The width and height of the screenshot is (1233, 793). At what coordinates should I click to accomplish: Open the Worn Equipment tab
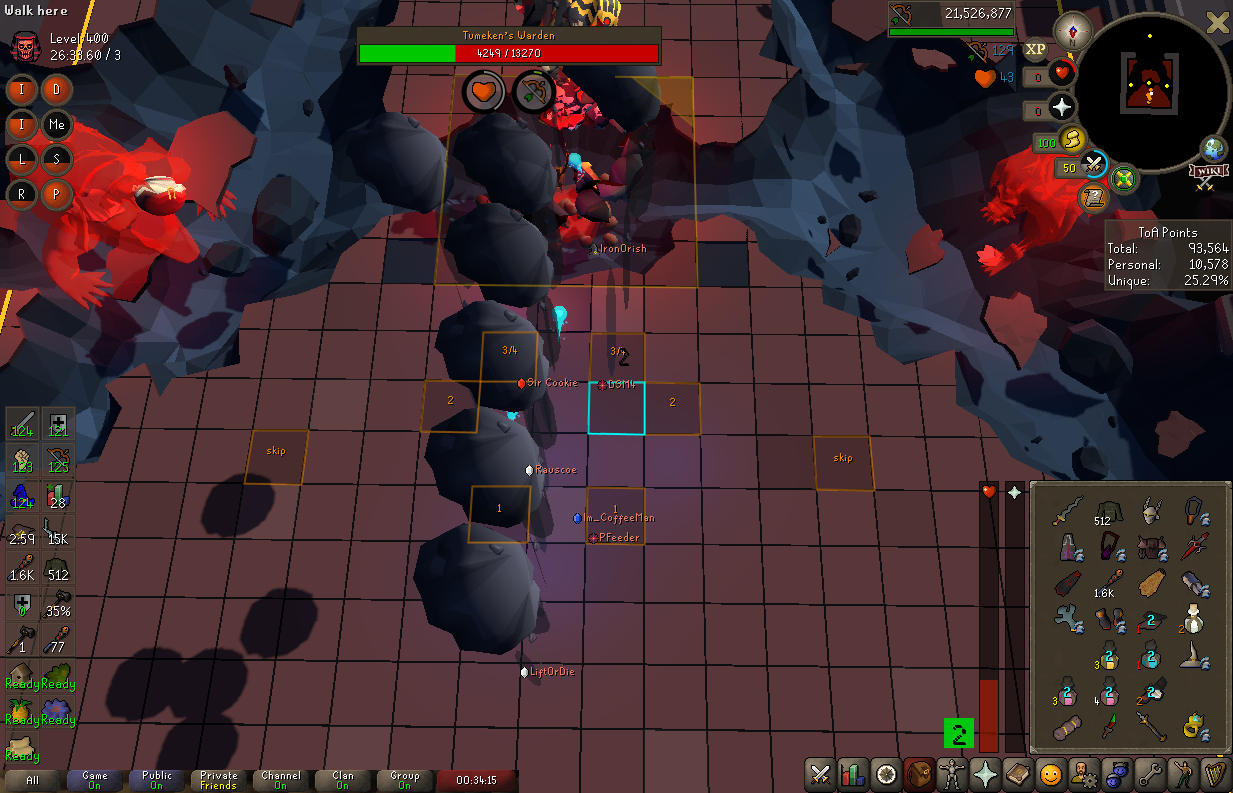pyautogui.click(x=952, y=773)
